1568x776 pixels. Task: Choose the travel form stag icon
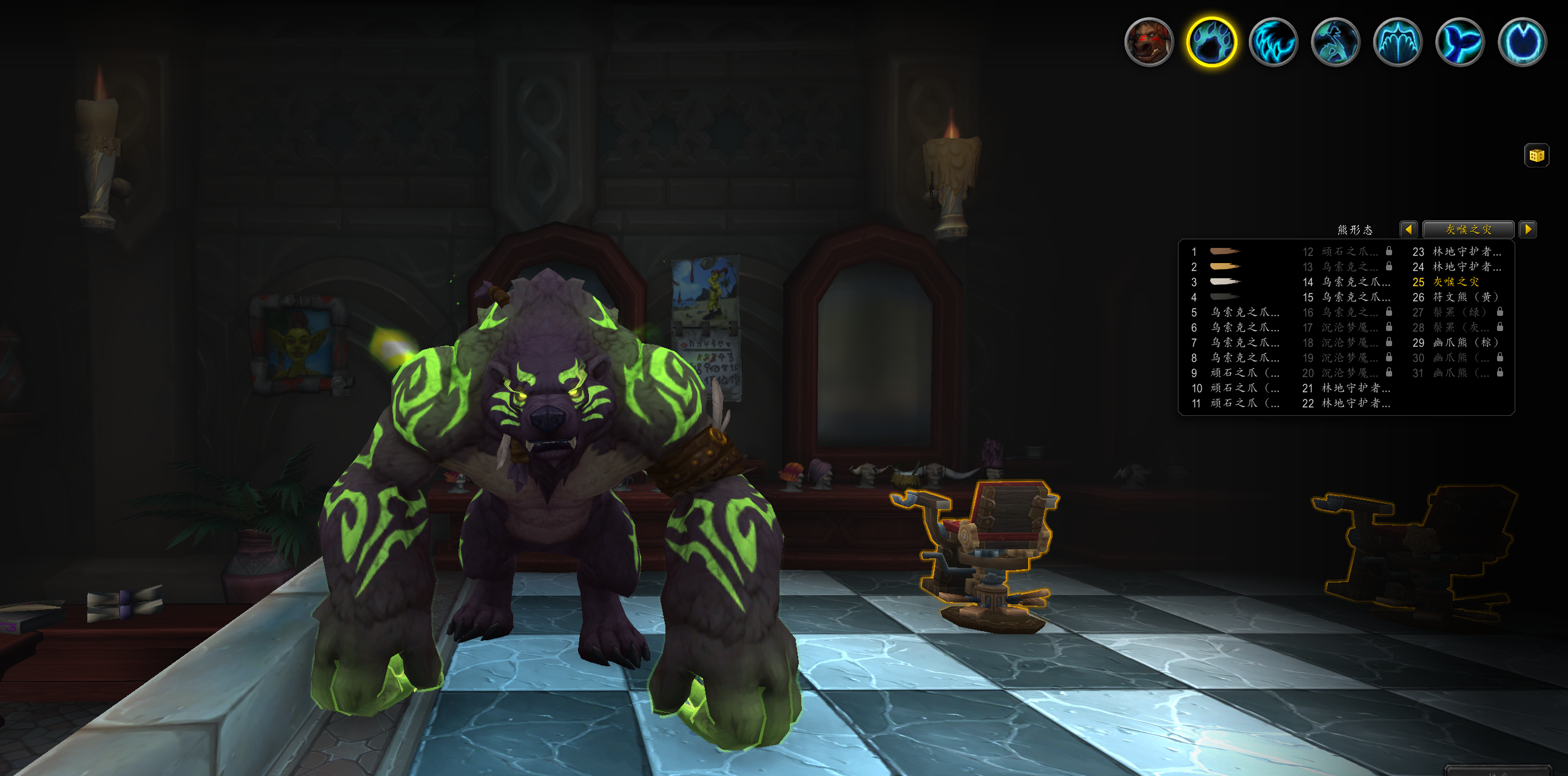pos(1336,41)
